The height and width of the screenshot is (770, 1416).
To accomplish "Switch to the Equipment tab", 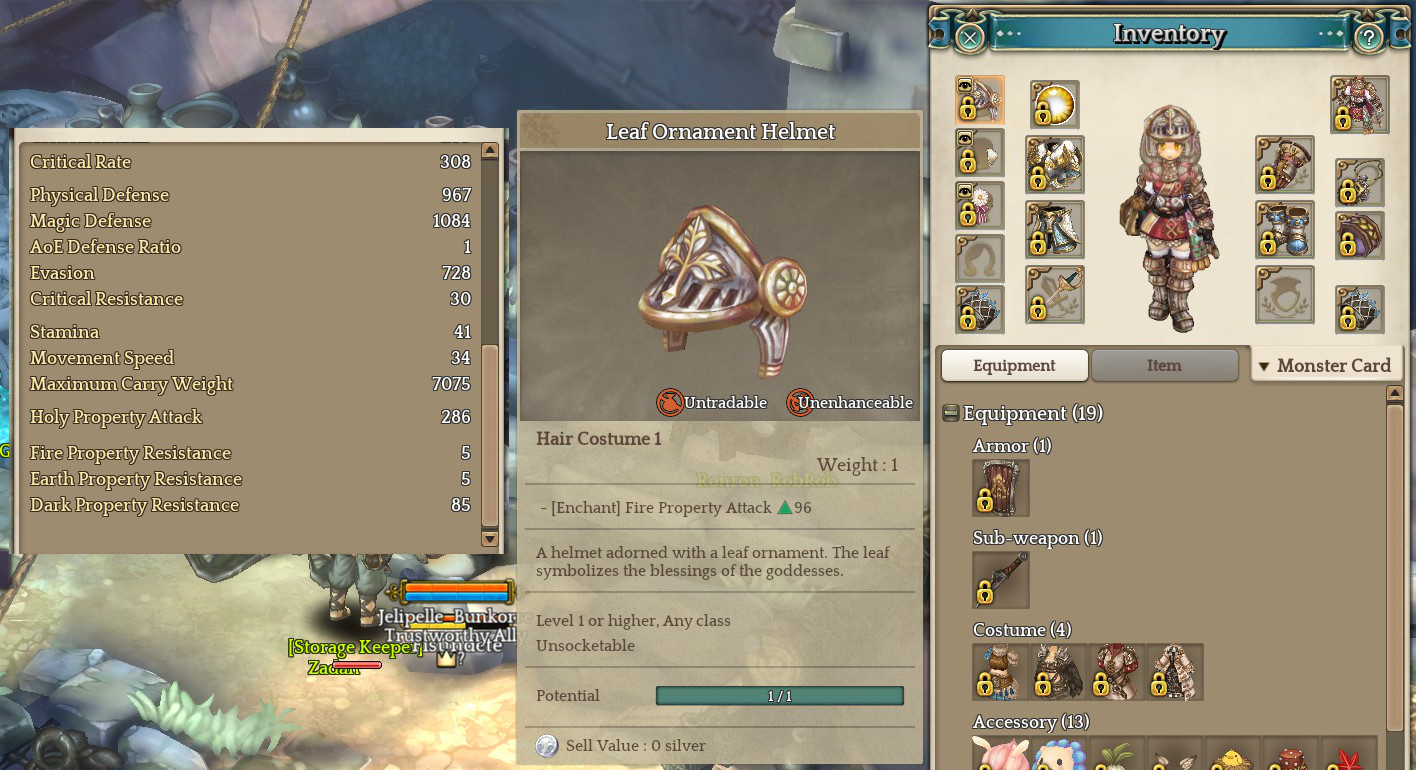I will (x=1014, y=365).
